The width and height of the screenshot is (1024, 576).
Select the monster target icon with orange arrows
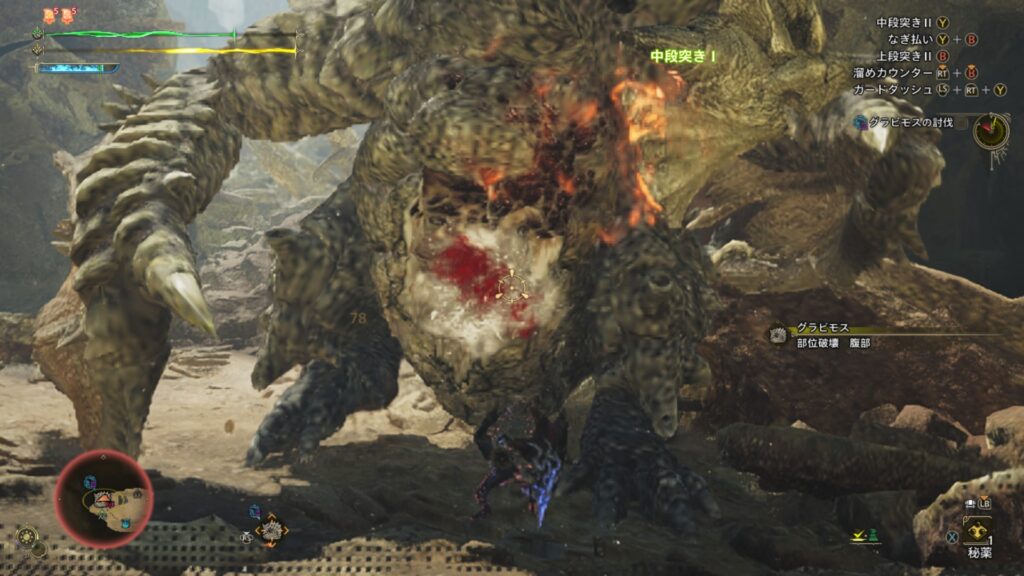tap(270, 530)
